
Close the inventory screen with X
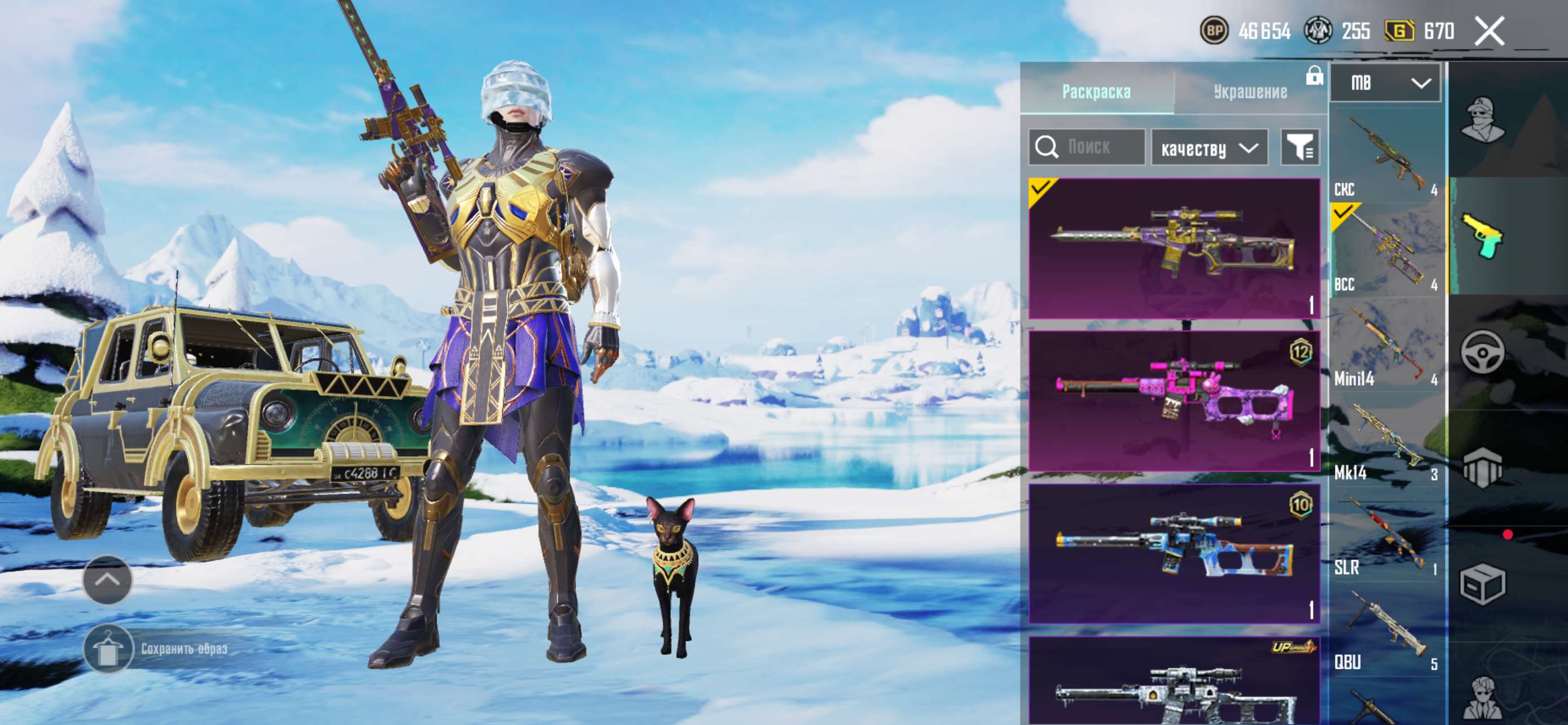[1489, 31]
